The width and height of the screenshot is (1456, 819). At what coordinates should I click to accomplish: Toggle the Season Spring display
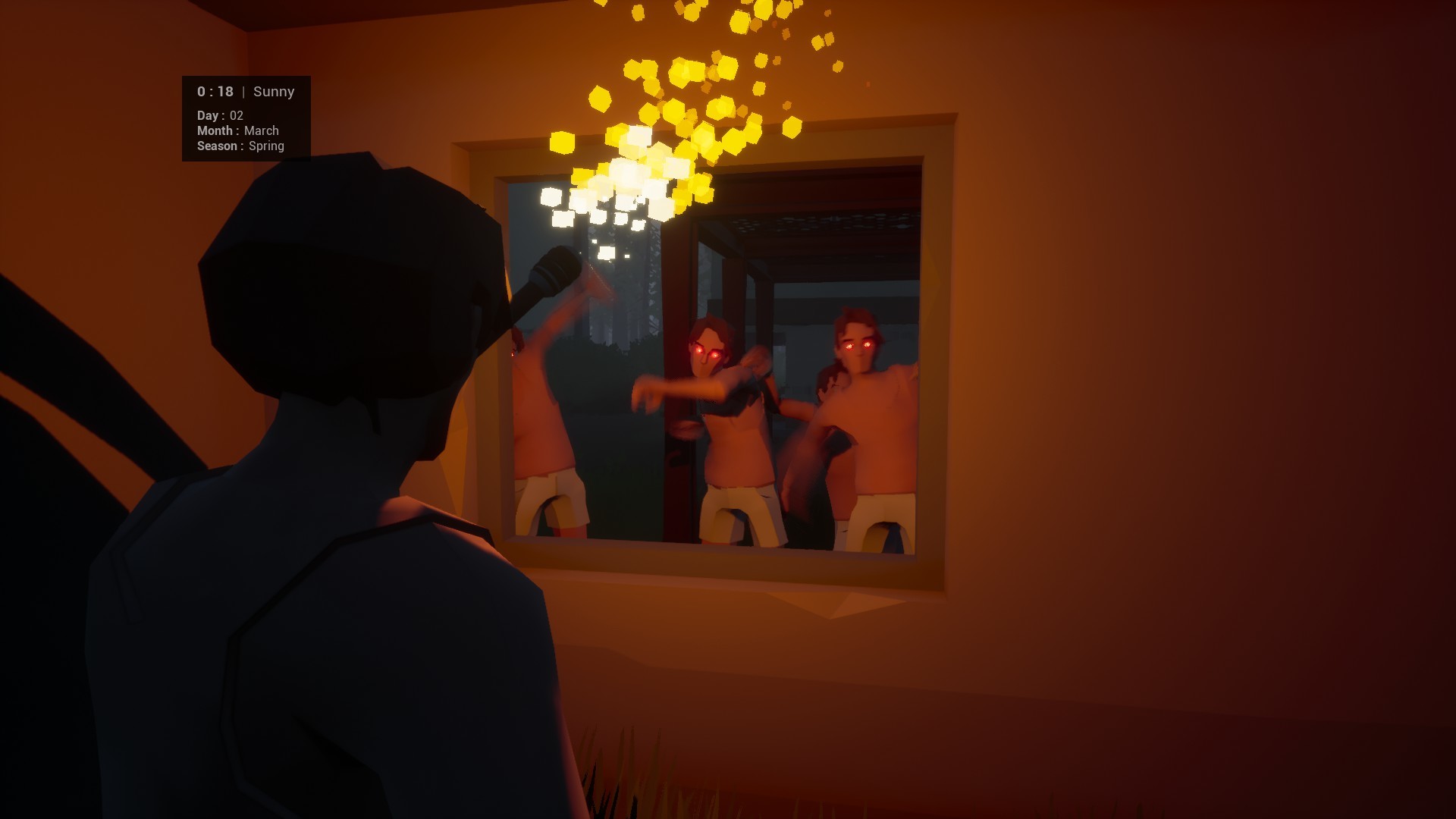240,146
